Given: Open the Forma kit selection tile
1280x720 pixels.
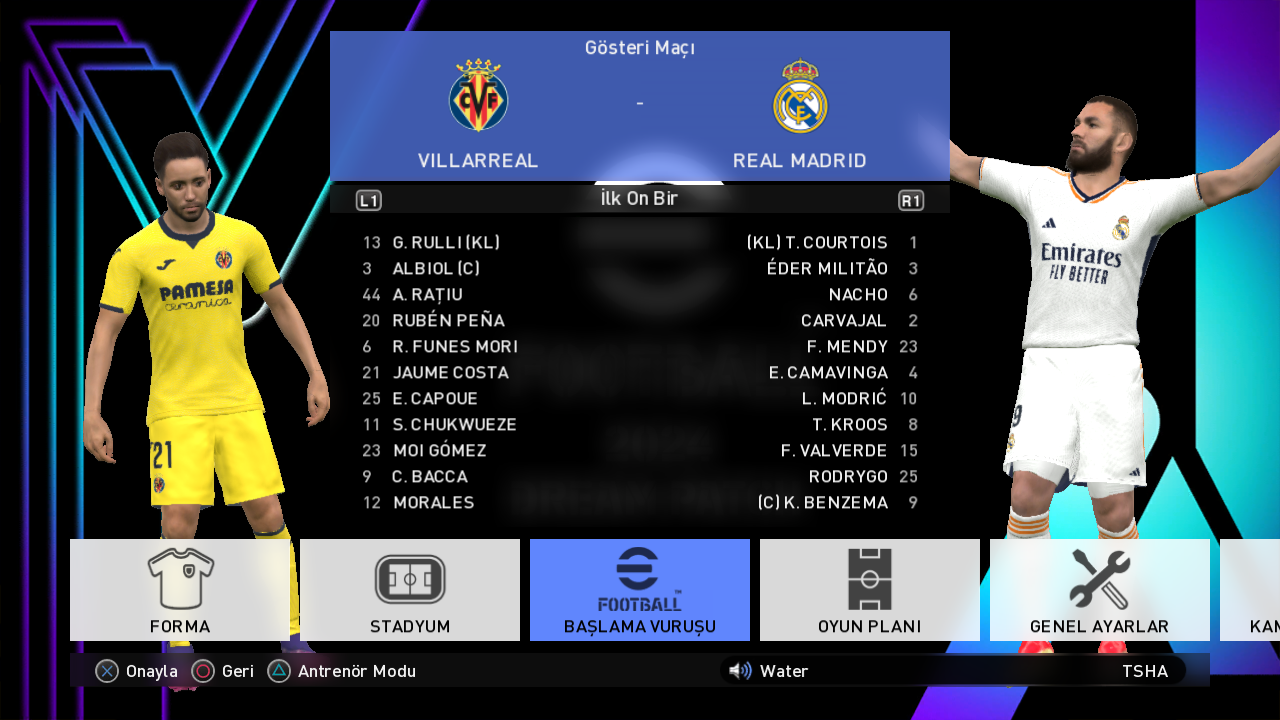Looking at the screenshot, I should 180,590.
